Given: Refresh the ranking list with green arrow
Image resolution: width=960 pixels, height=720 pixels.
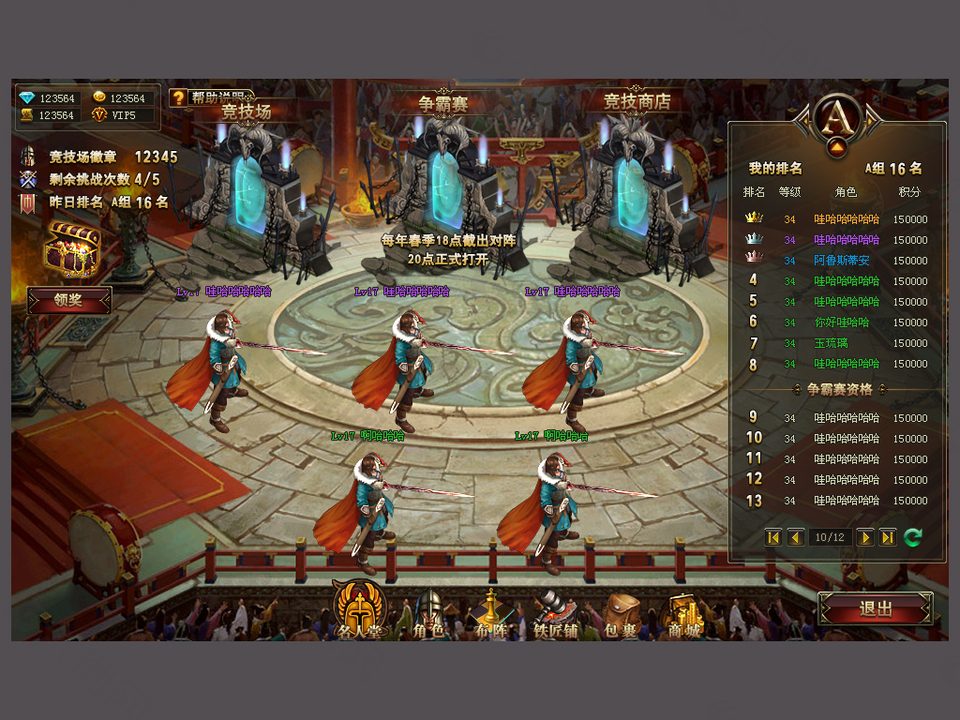Looking at the screenshot, I should point(912,538).
